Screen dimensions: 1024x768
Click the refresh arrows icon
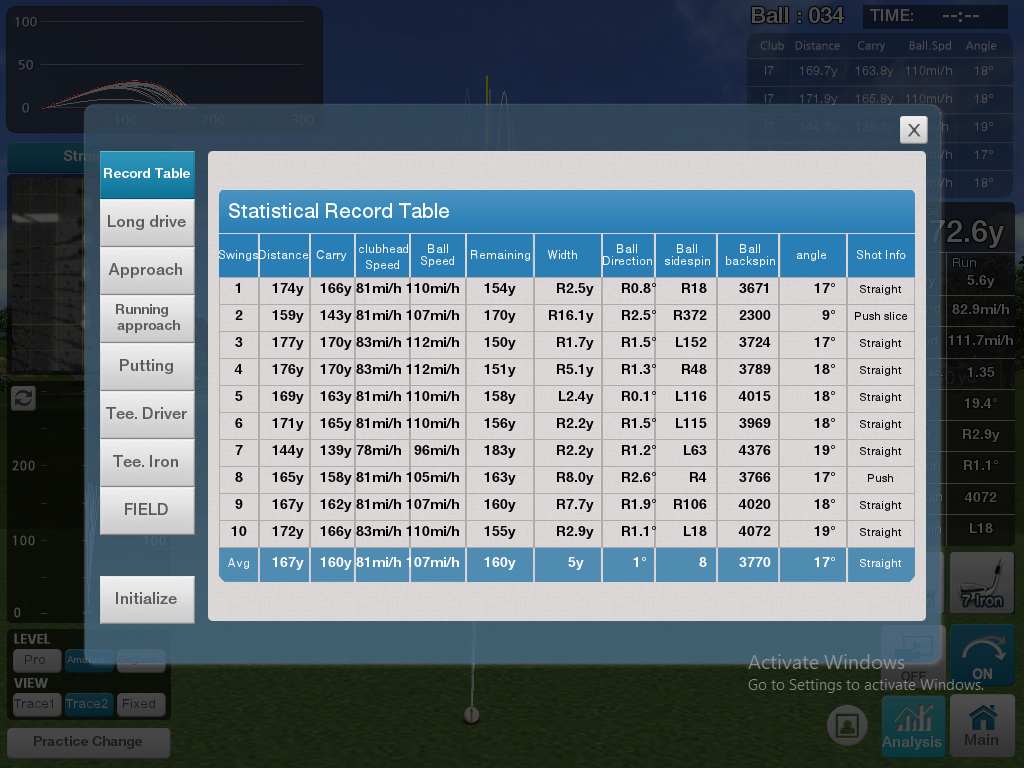pos(24,398)
